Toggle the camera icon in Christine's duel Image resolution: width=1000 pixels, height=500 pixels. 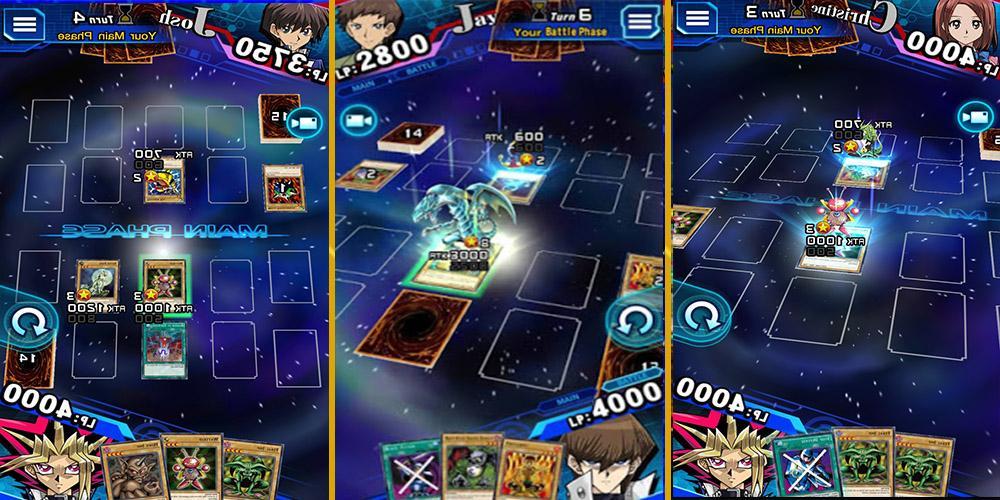click(974, 117)
